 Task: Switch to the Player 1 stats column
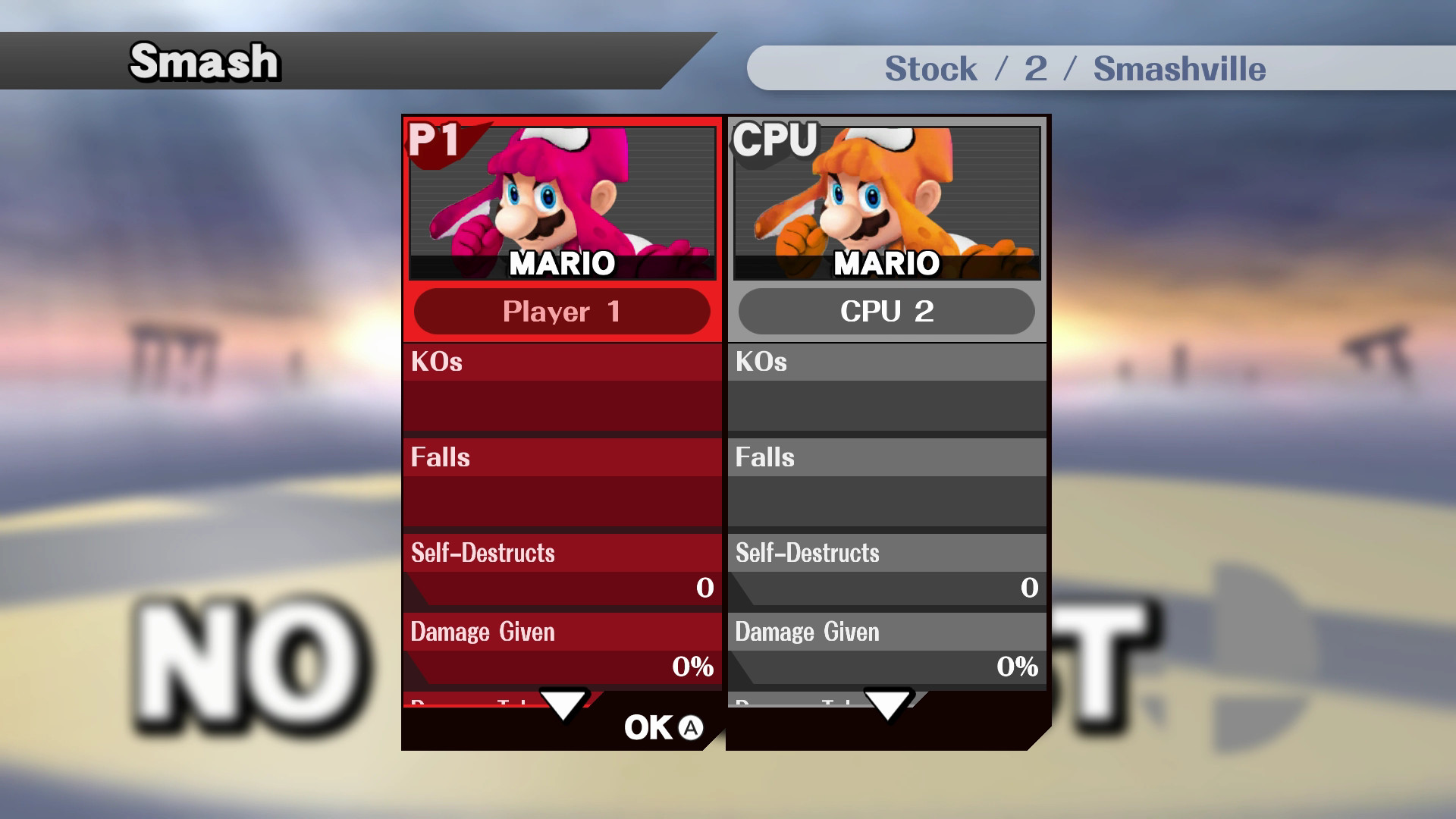point(561,493)
